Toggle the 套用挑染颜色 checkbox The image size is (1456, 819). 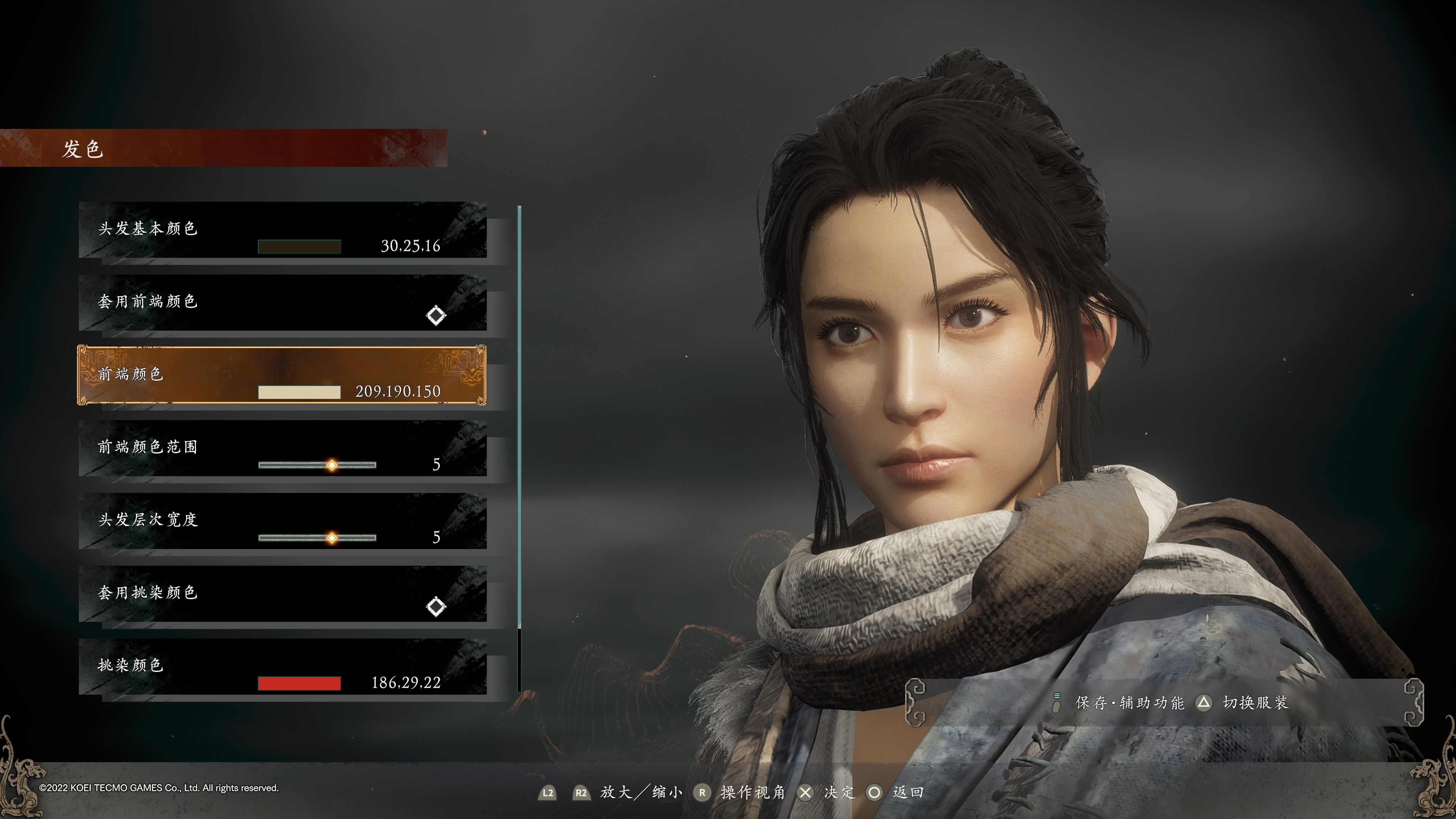(436, 607)
